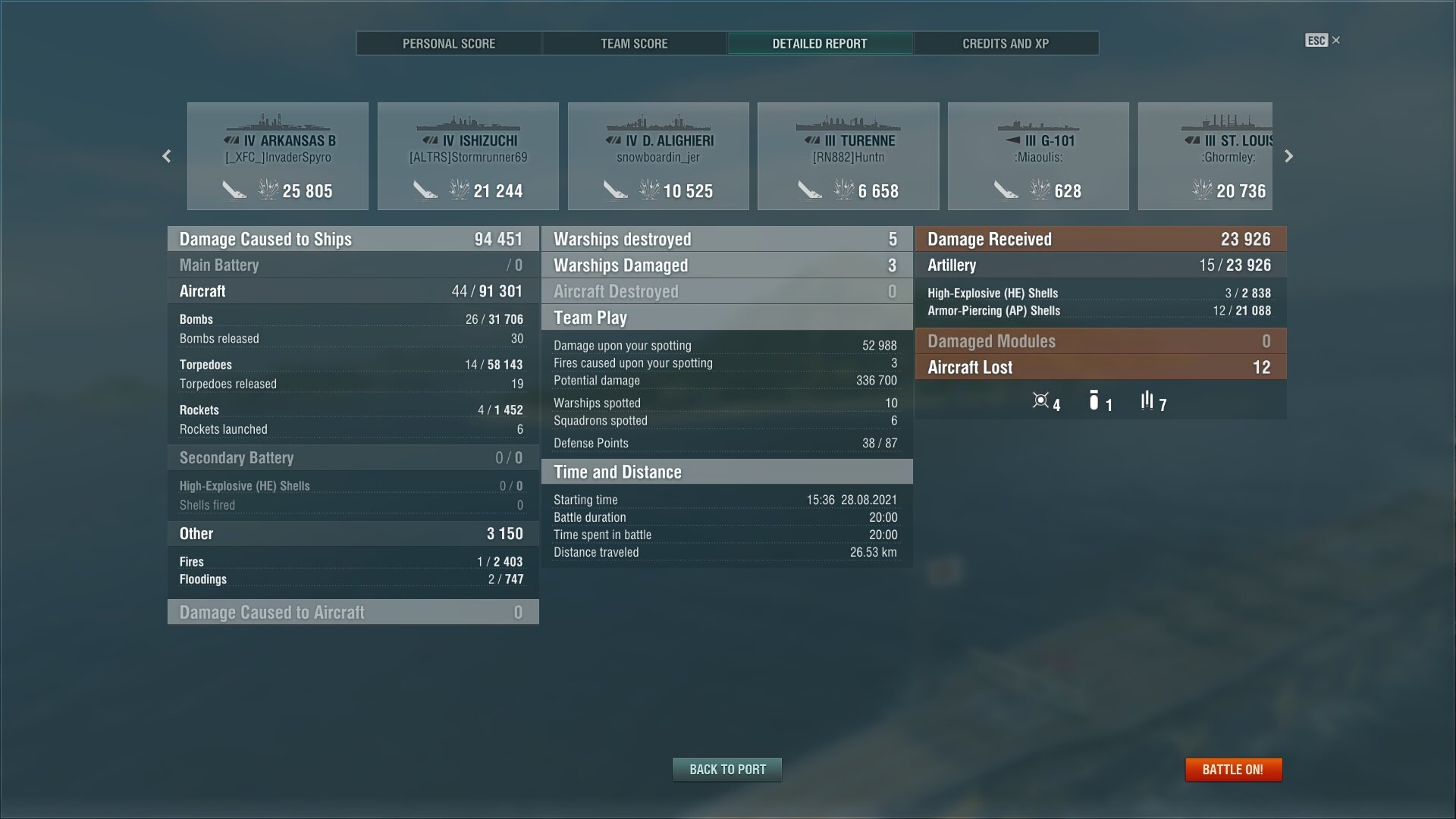The image size is (1456, 819).
Task: Select the G-101 ship card
Action: tap(1038, 156)
